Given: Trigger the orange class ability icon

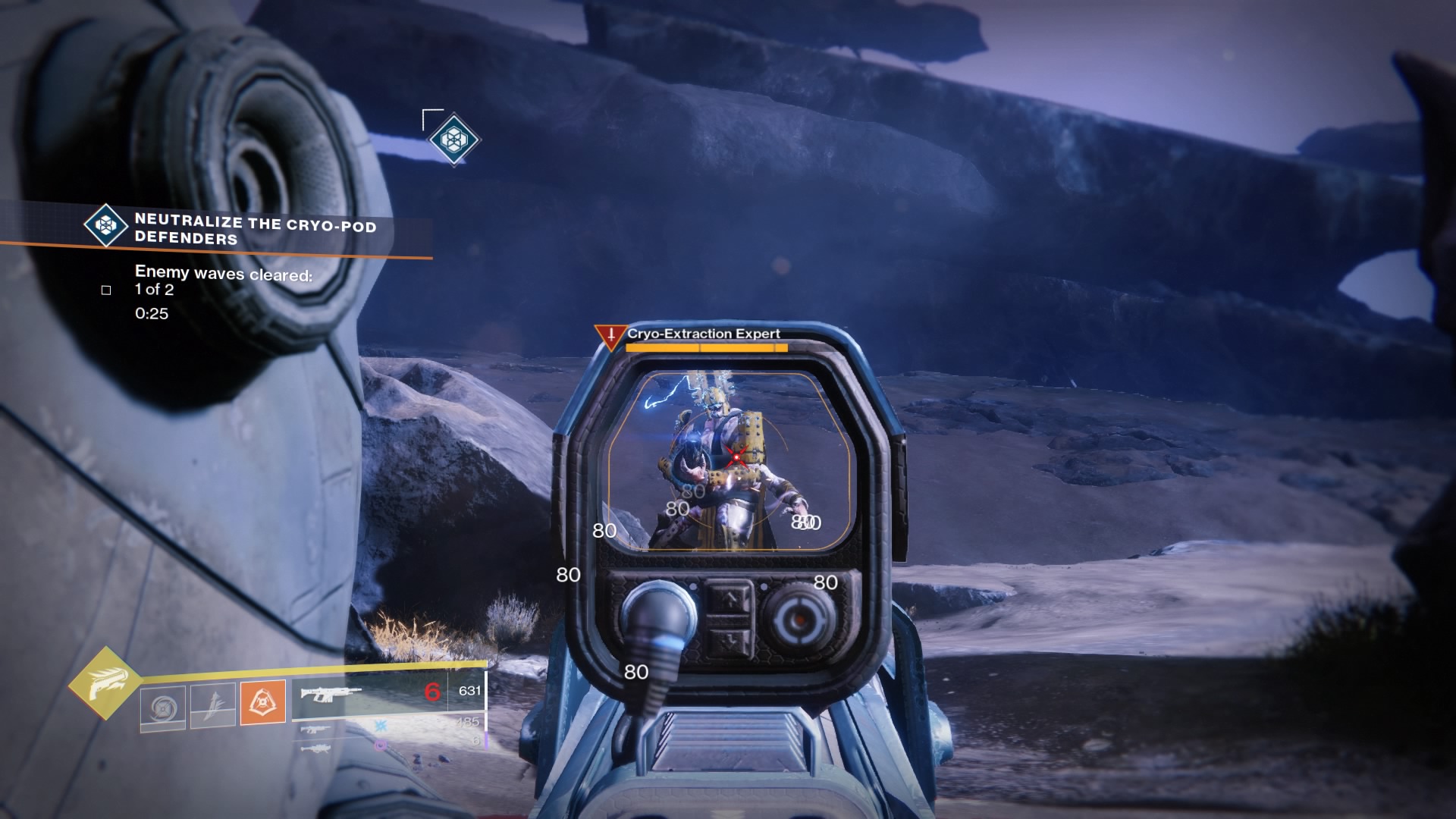Looking at the screenshot, I should 262,701.
